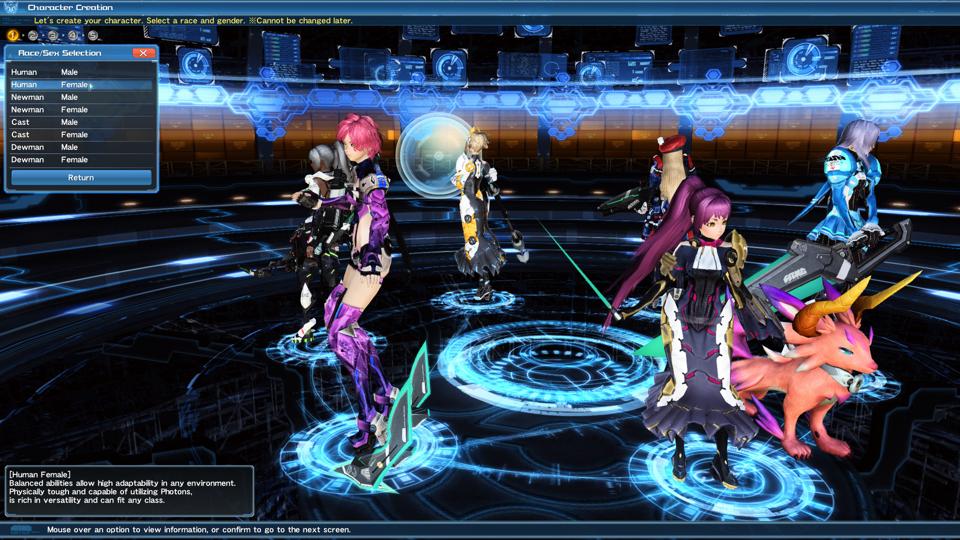Screen dimensions: 960x540
Task: Select the Newman Female row
Action: [80, 110]
